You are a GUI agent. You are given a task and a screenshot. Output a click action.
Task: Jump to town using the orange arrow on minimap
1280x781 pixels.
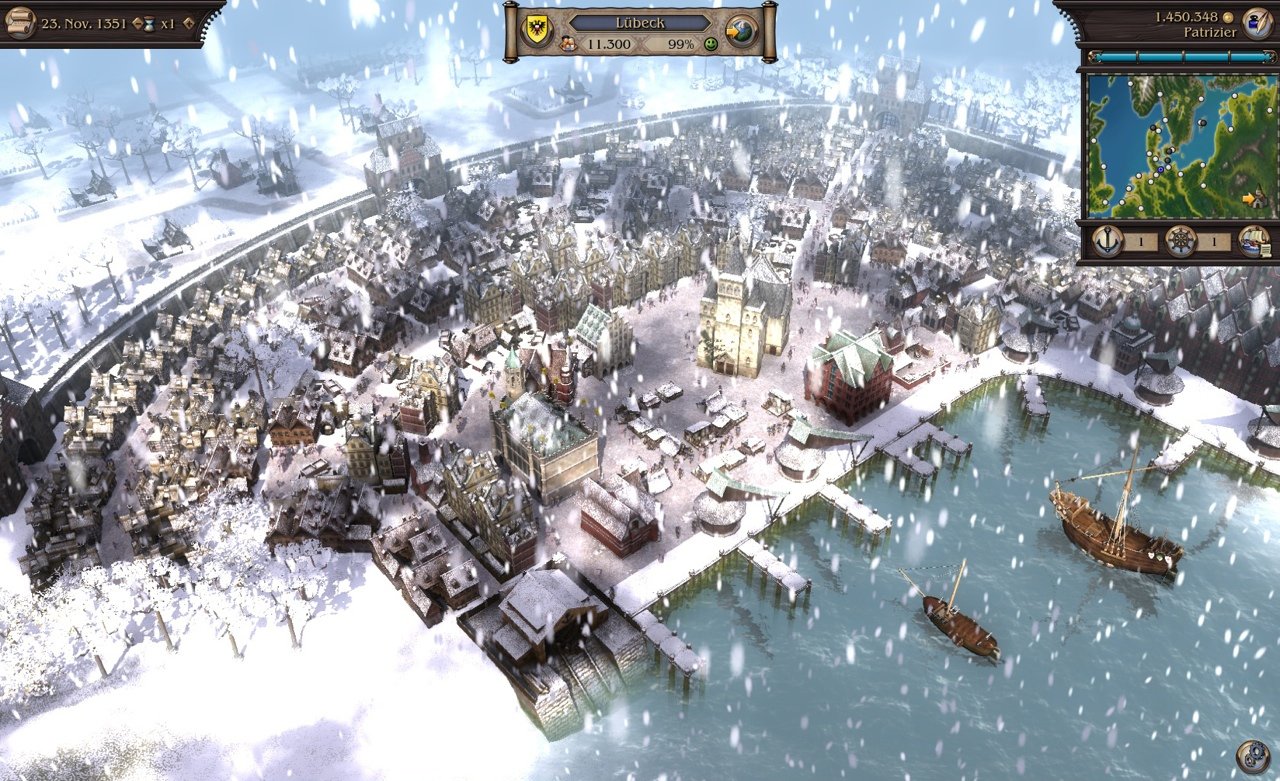pyautogui.click(x=1249, y=198)
